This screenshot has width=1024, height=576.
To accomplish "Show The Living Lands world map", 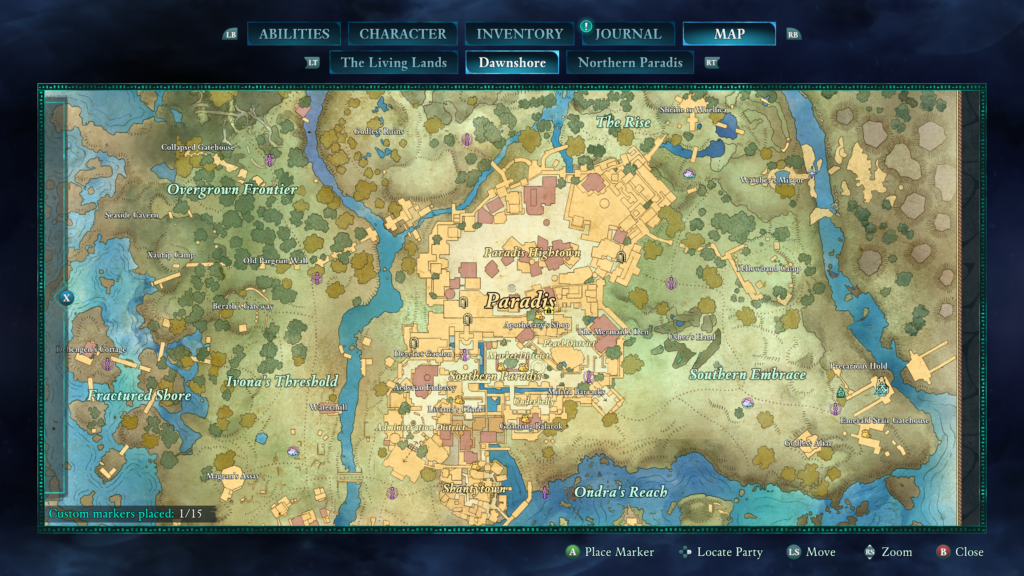I will tap(394, 62).
